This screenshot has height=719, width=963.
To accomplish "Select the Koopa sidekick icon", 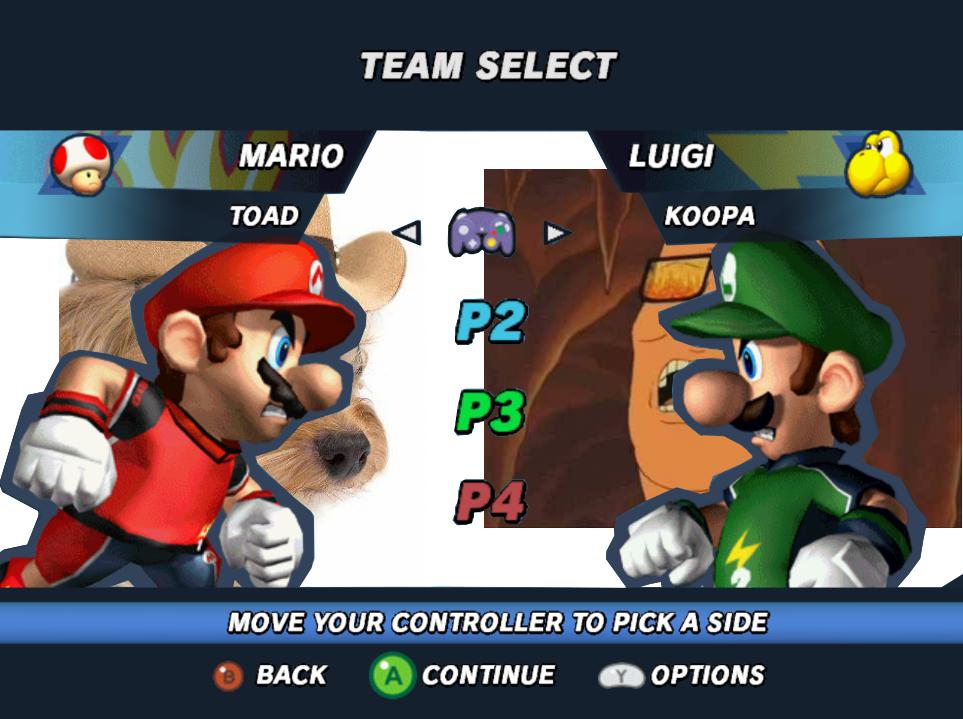I will (x=878, y=163).
